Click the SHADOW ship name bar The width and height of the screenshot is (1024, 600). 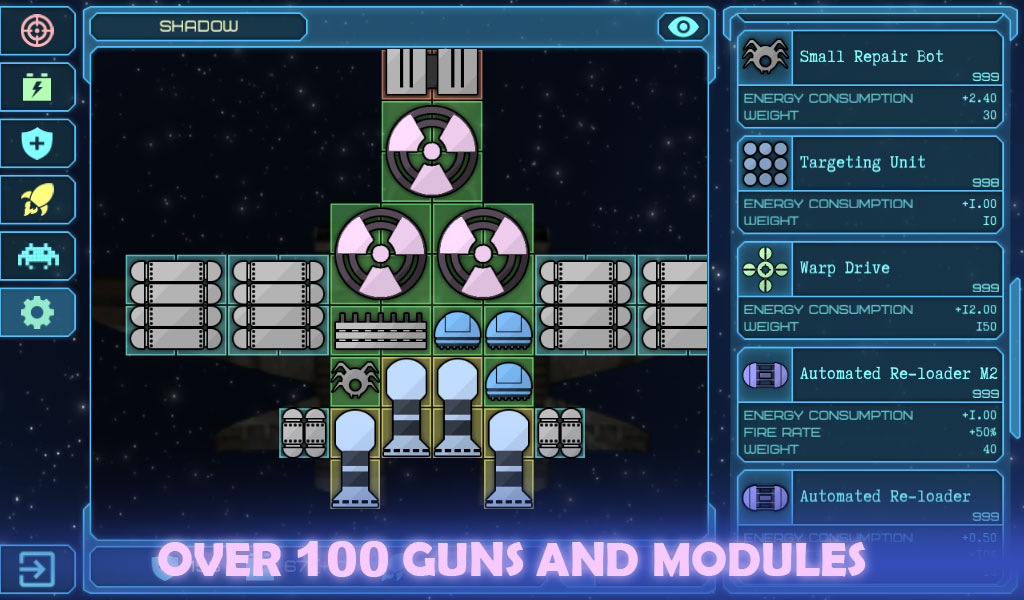(198, 27)
